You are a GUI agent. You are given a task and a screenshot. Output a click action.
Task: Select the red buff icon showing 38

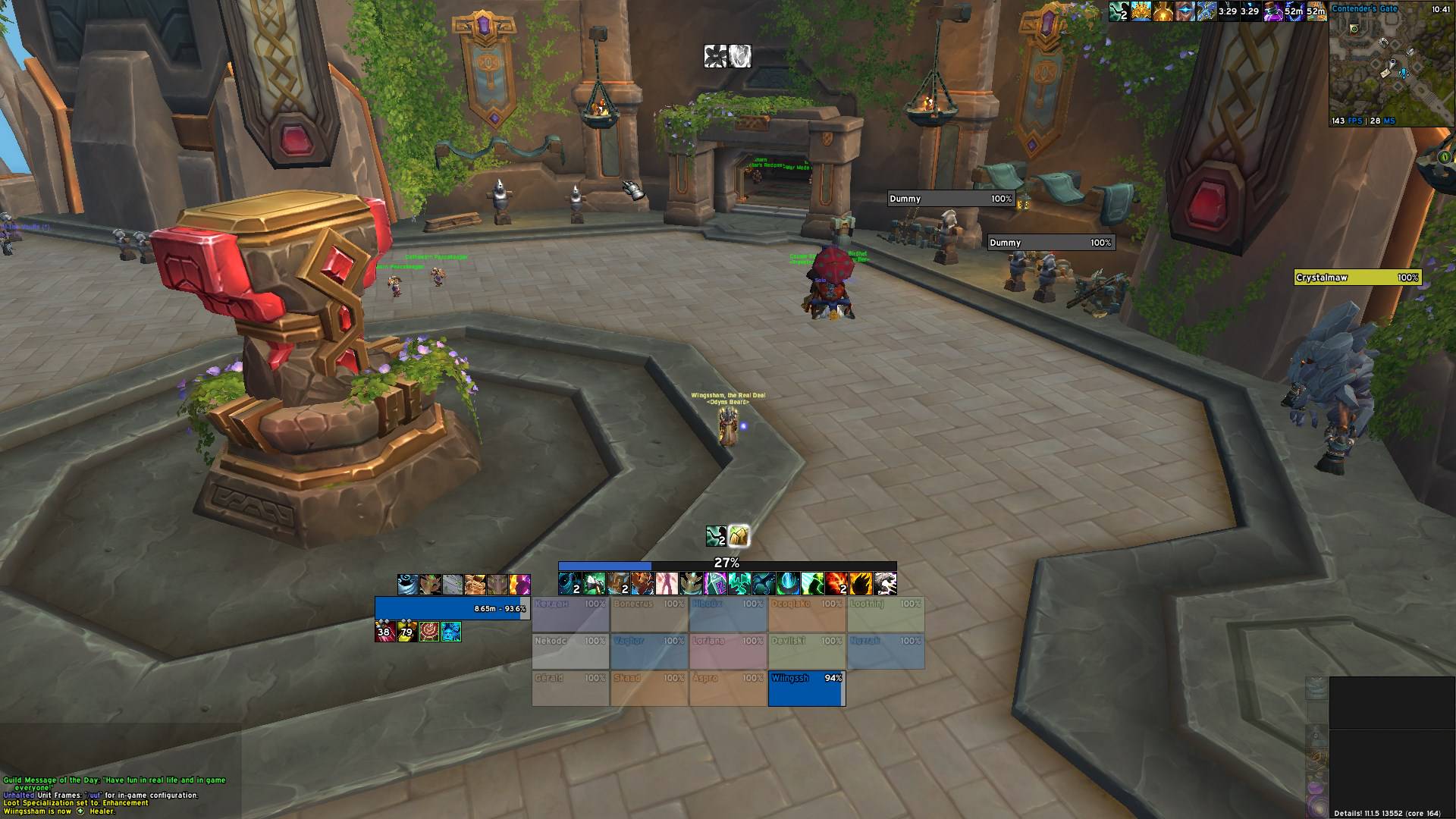pos(385,631)
